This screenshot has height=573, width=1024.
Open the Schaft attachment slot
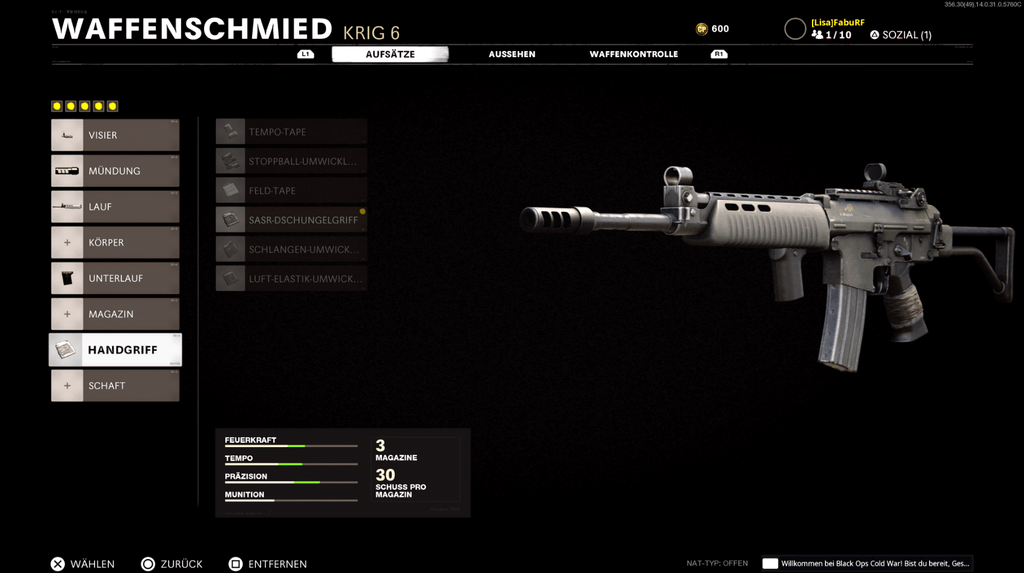[x=115, y=386]
